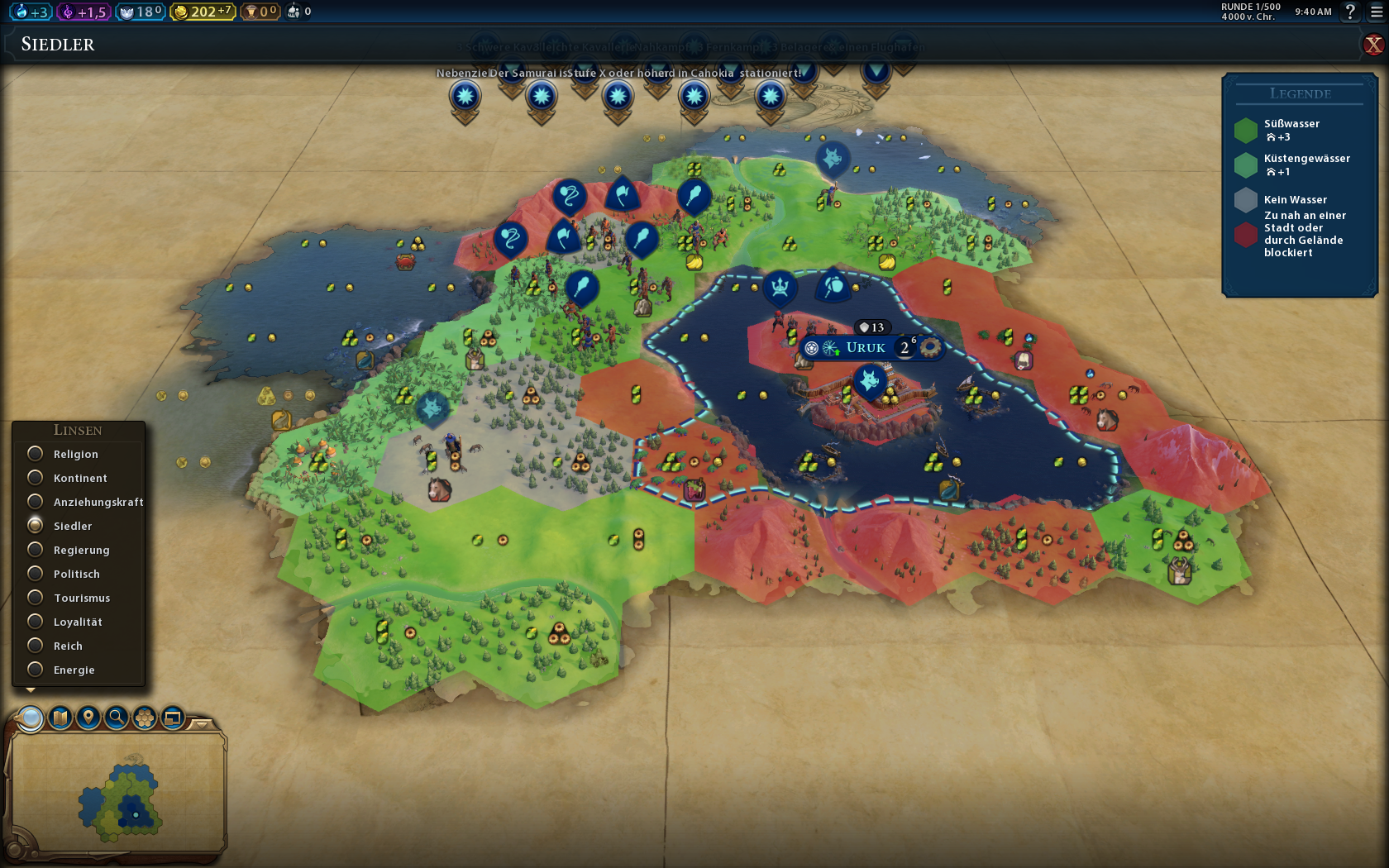Select the Reich lens
The height and width of the screenshot is (868, 1389).
click(36, 646)
